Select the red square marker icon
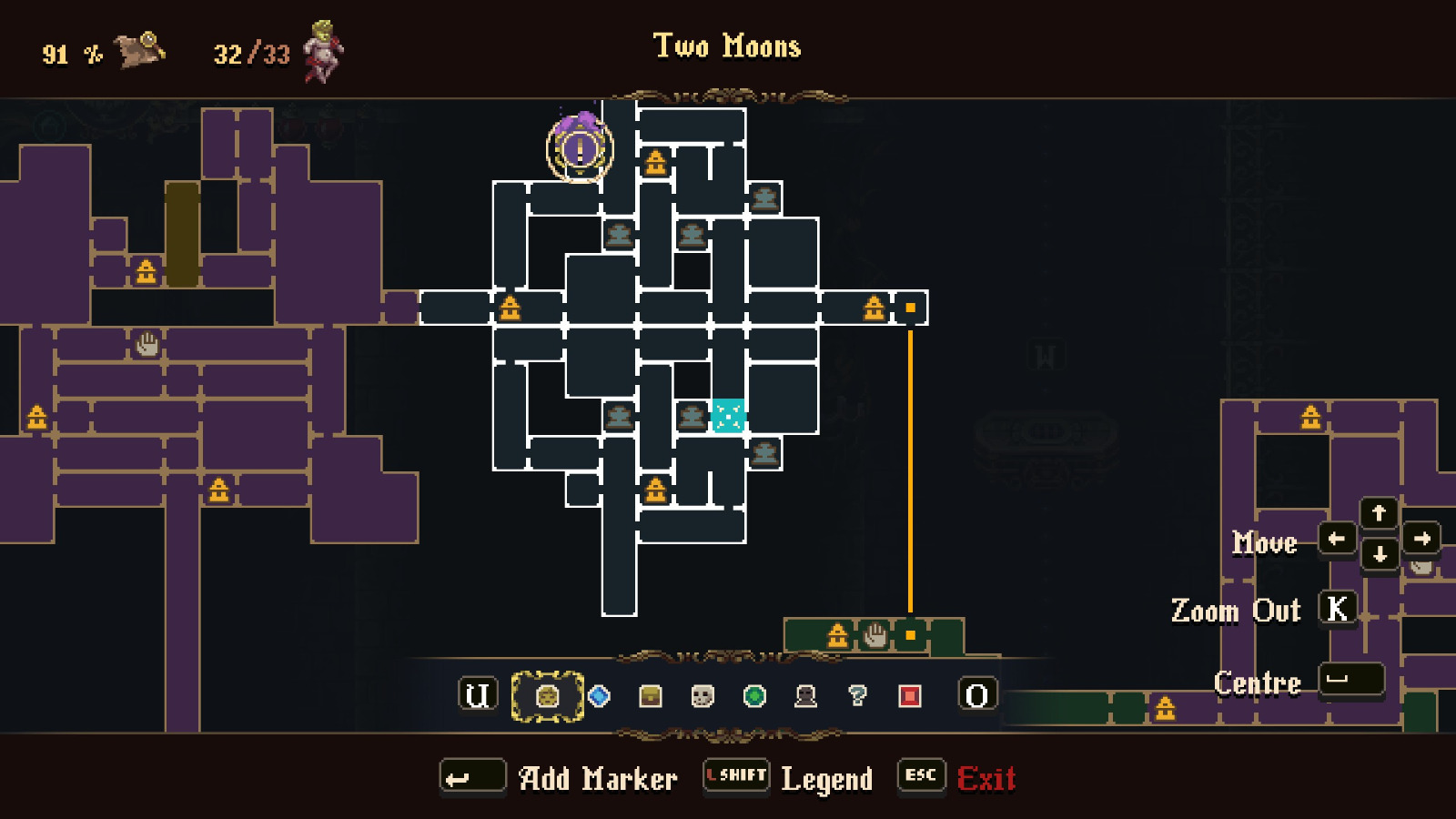The height and width of the screenshot is (819, 1456). click(908, 694)
